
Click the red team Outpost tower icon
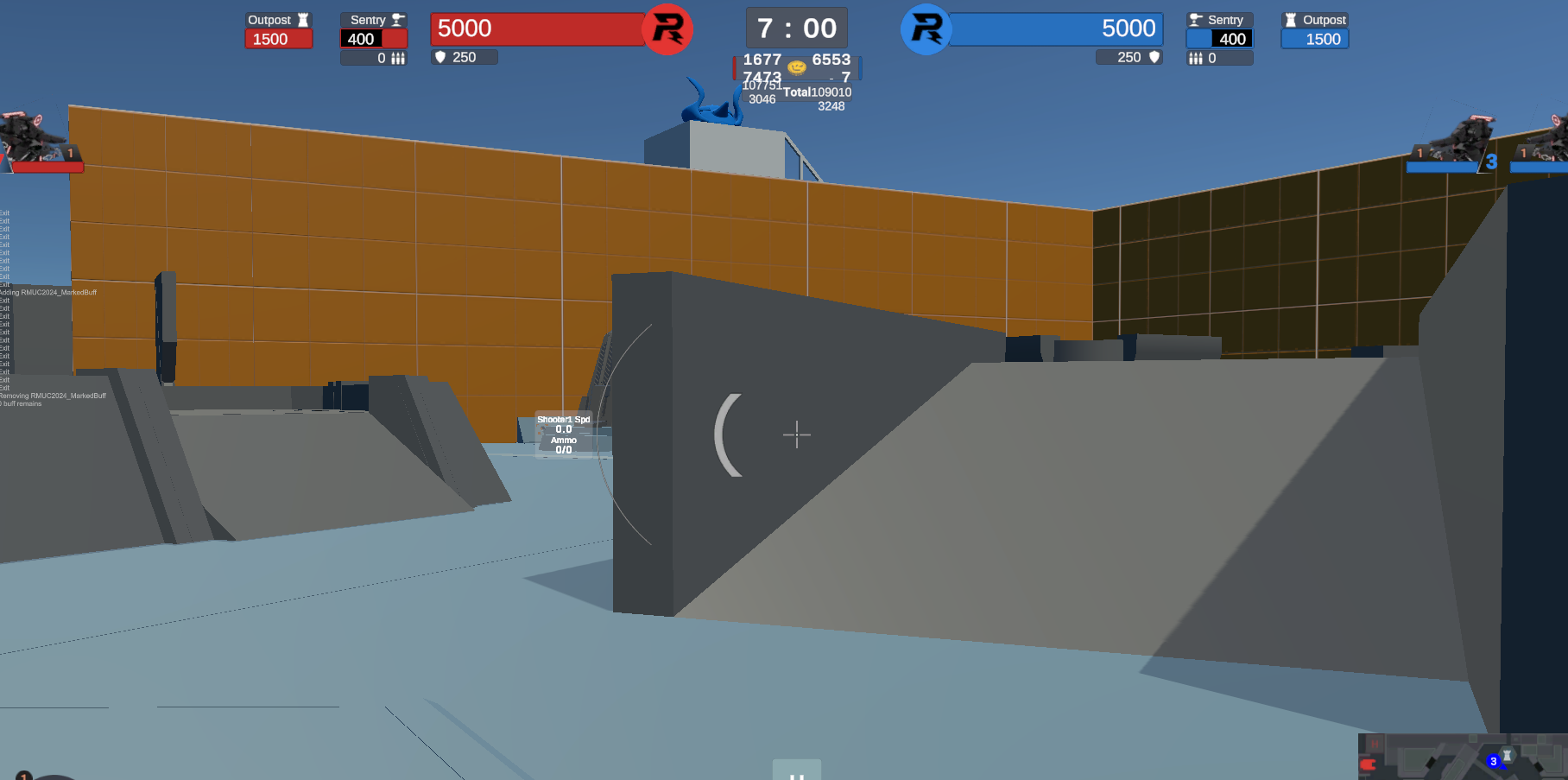303,19
